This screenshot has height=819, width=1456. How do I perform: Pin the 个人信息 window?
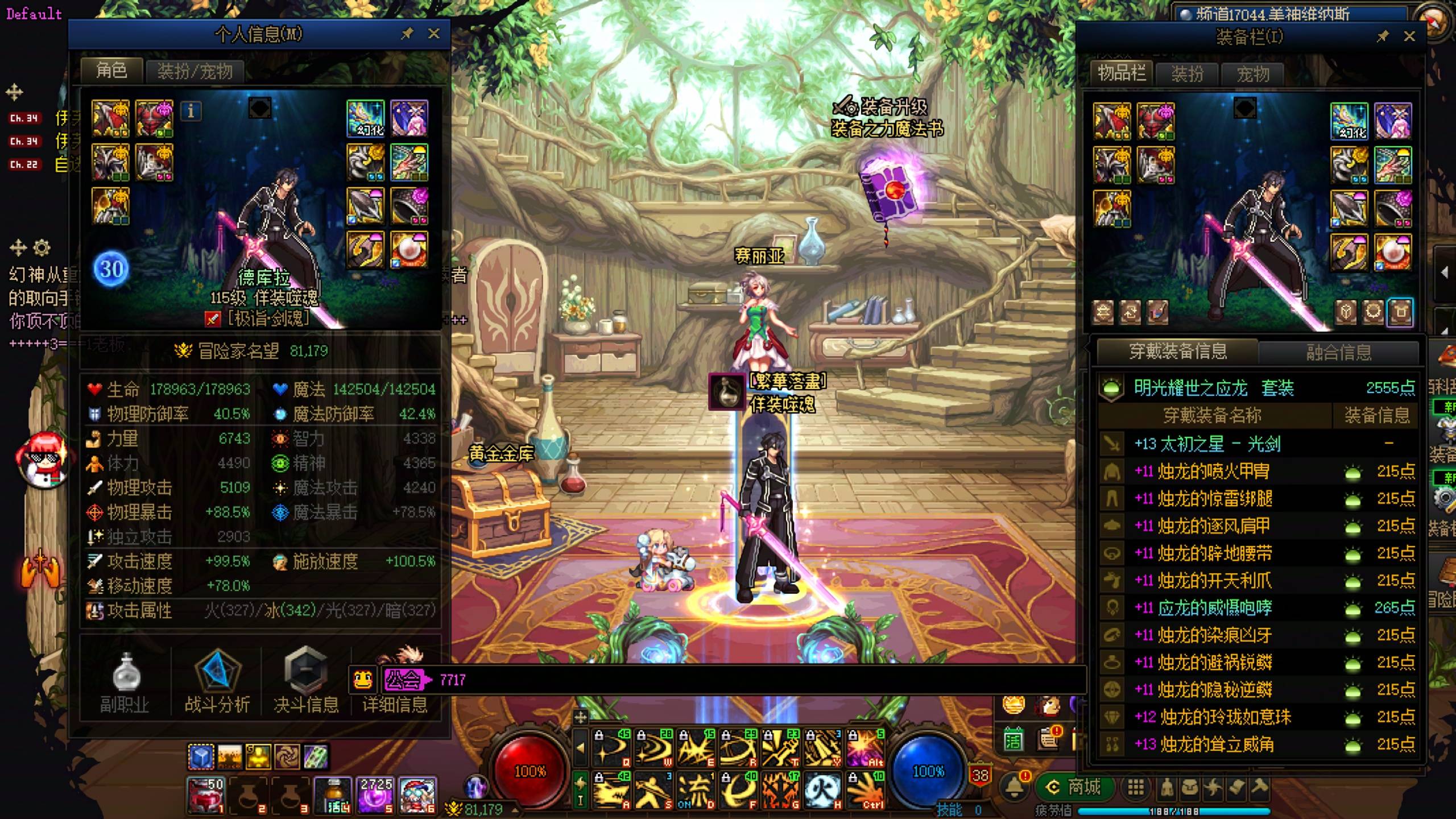407,34
